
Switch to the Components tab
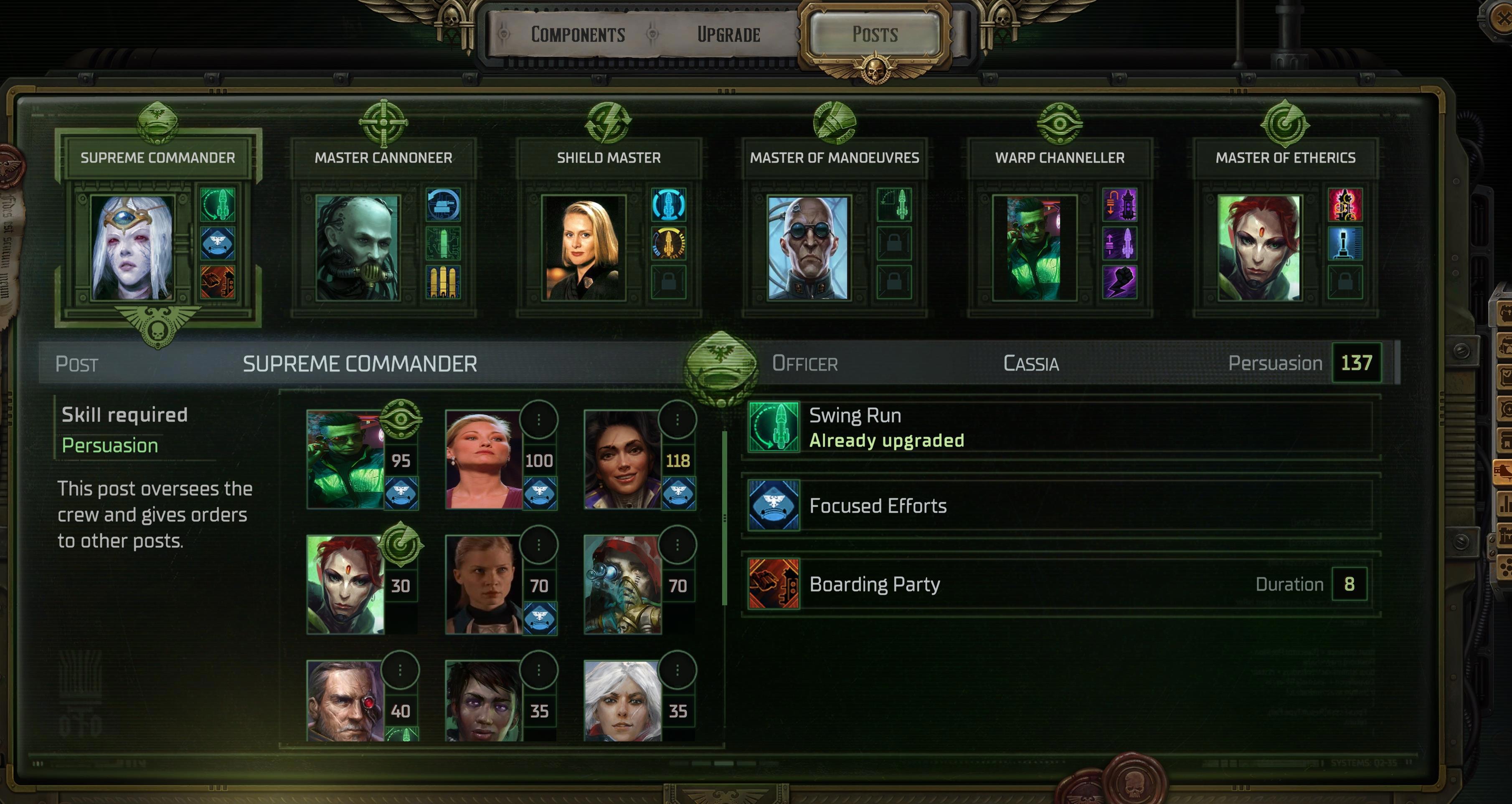[578, 35]
